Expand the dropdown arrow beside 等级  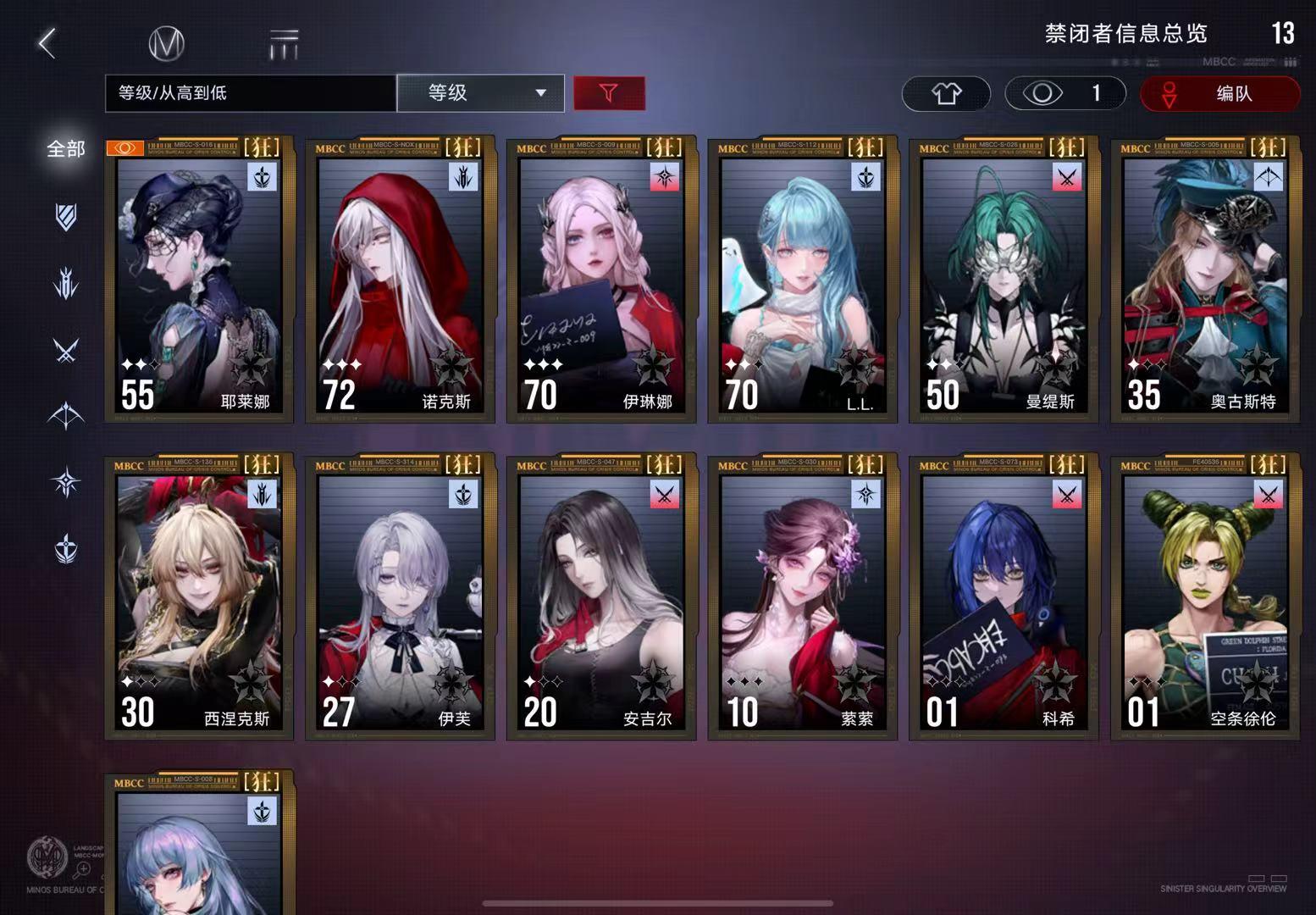point(539,93)
